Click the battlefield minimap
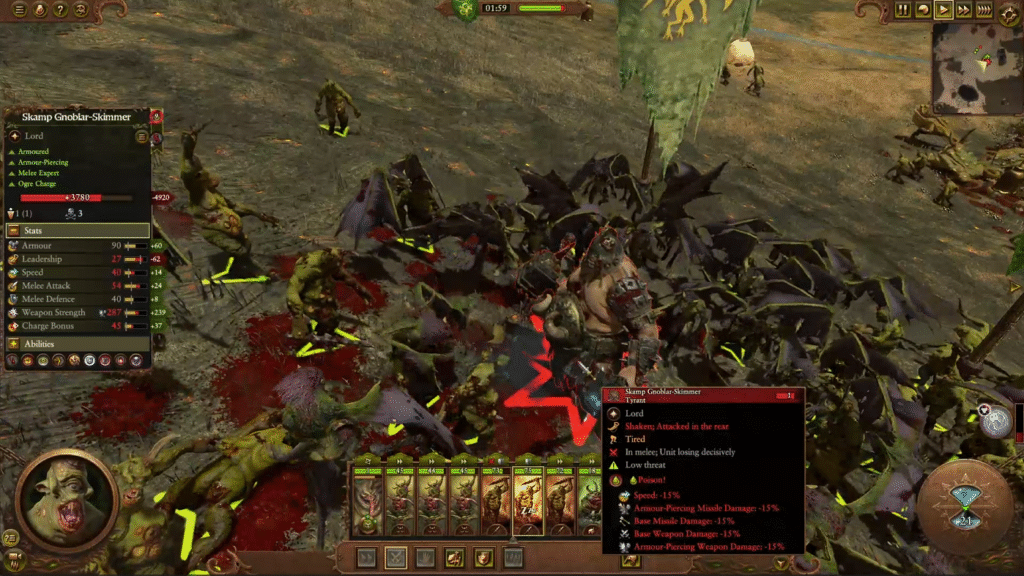The height and width of the screenshot is (576, 1024). coord(976,68)
